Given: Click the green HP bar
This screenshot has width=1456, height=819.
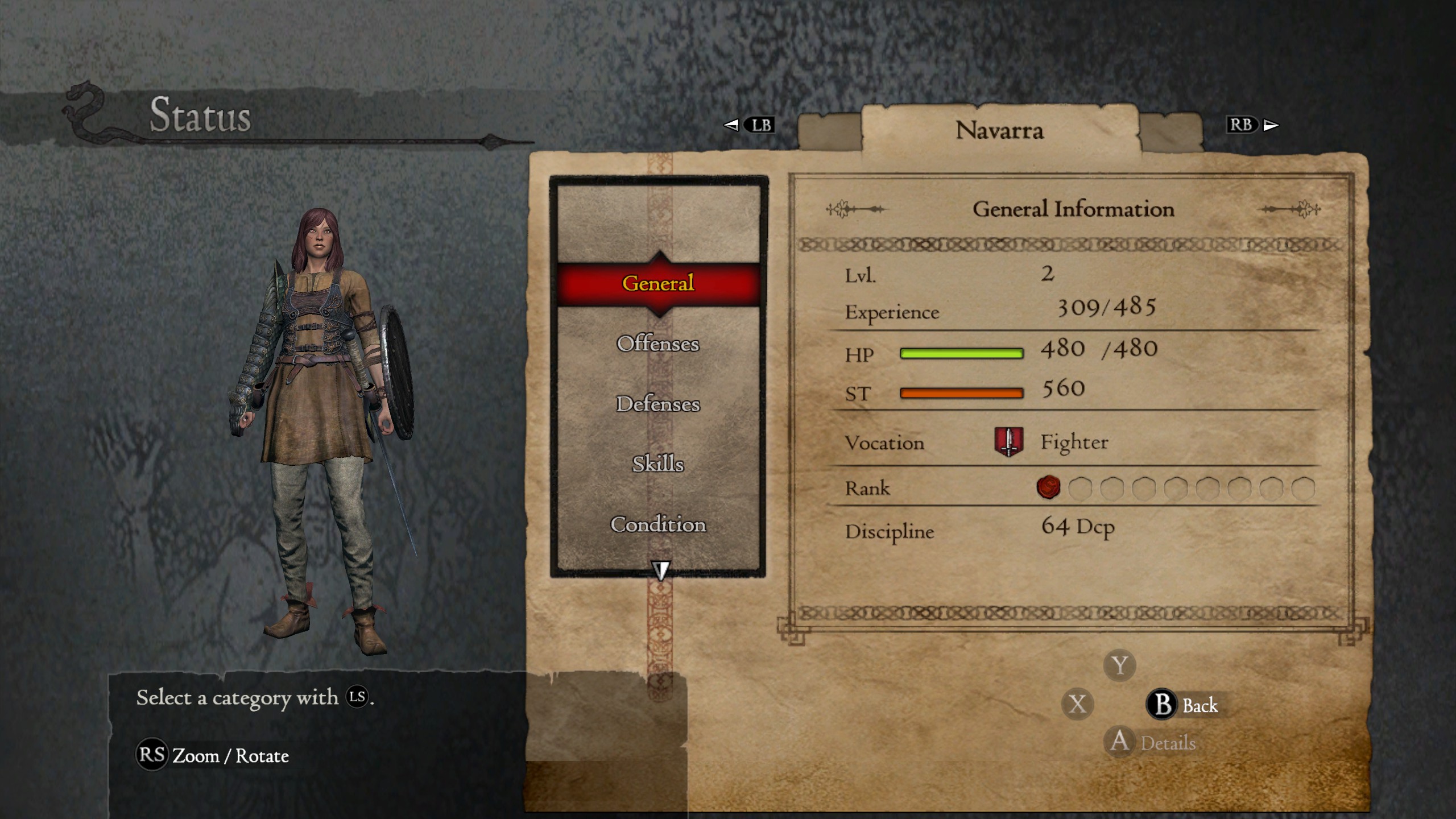Looking at the screenshot, I should click(x=961, y=353).
